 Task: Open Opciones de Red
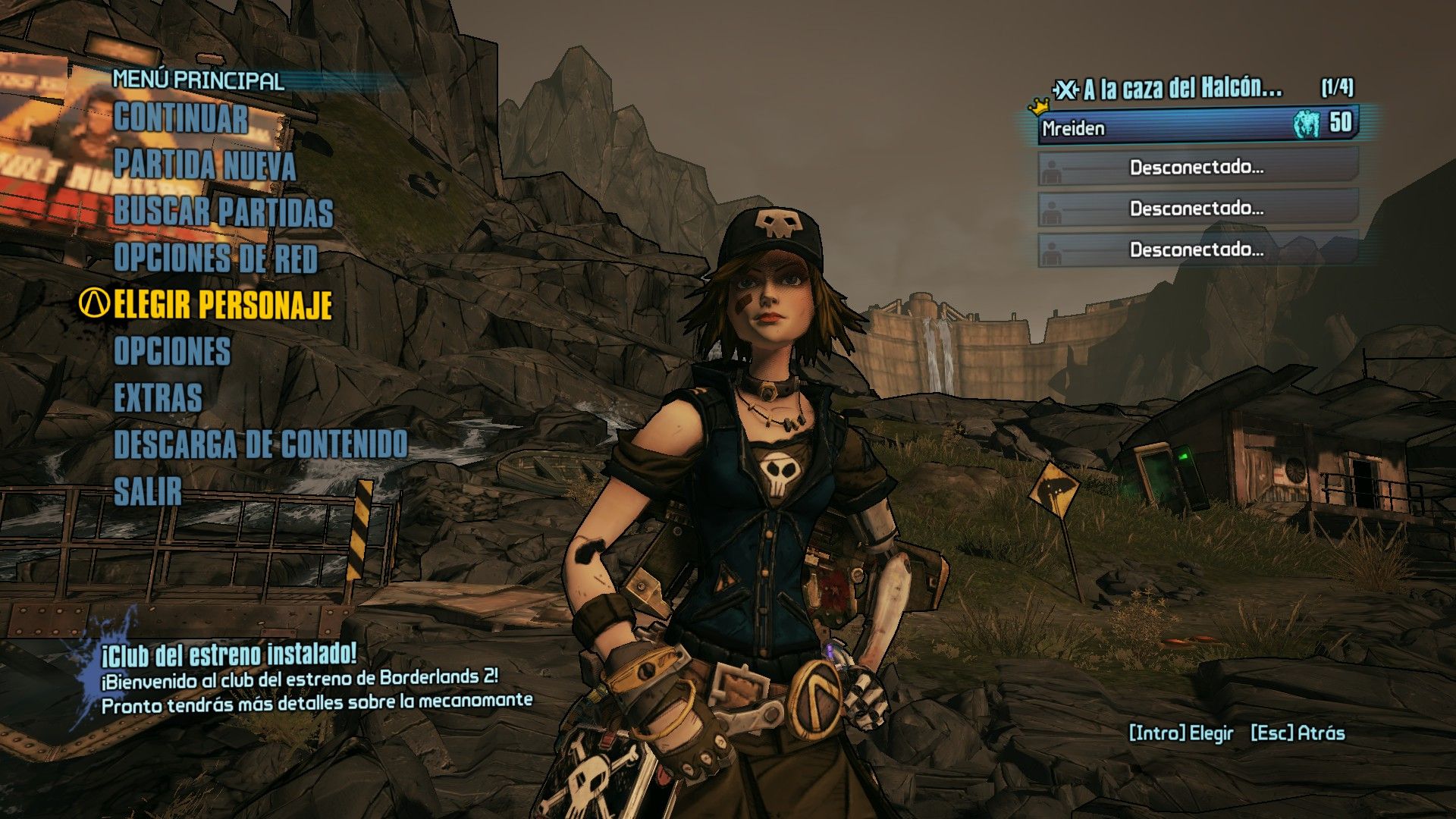215,259
